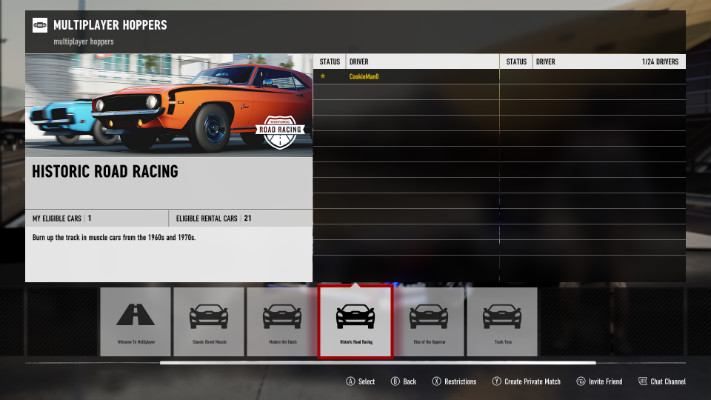
Task: Create Private Match from the bottom bar
Action: (526, 381)
